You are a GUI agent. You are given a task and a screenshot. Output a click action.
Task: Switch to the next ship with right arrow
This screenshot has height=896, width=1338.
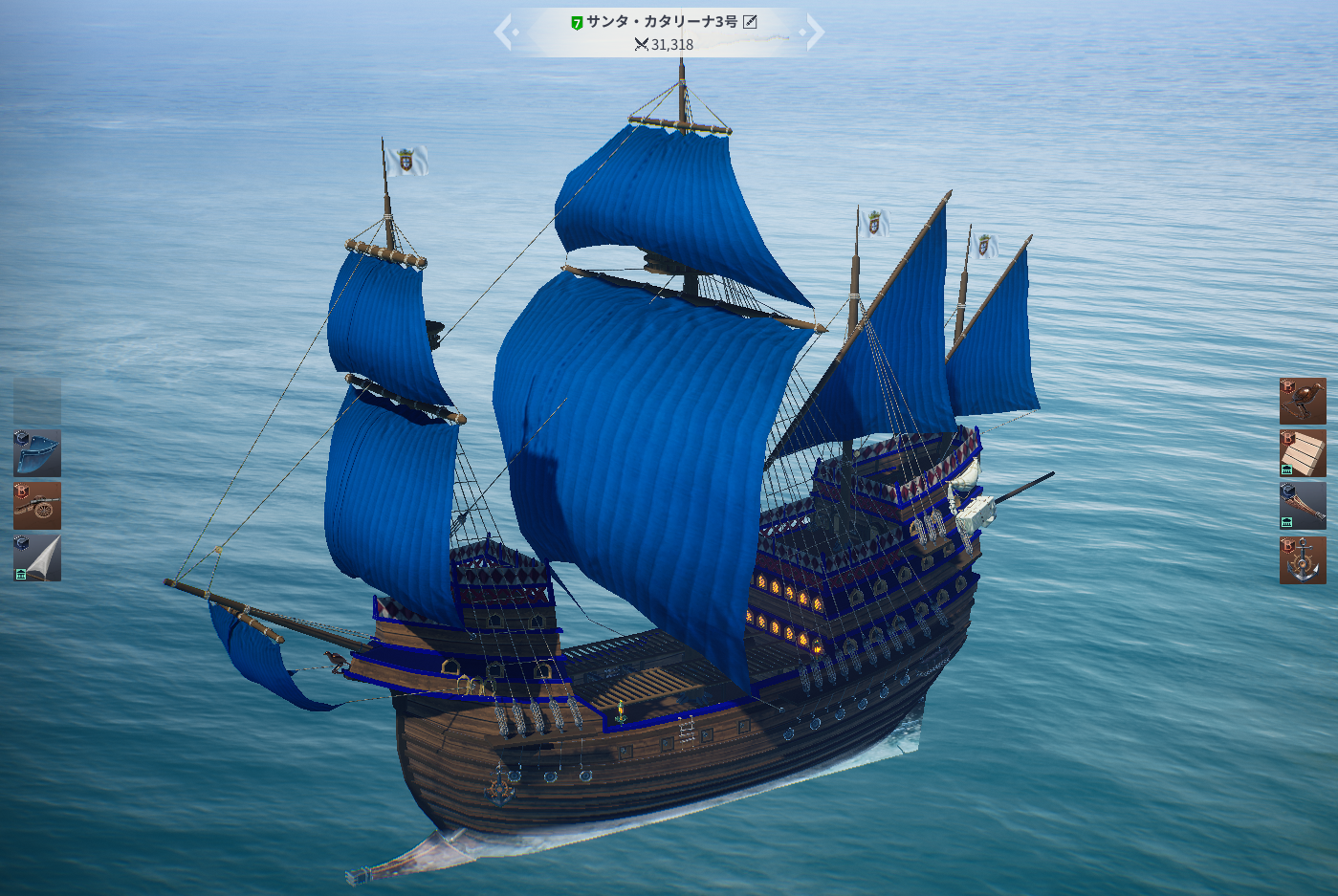point(812,32)
